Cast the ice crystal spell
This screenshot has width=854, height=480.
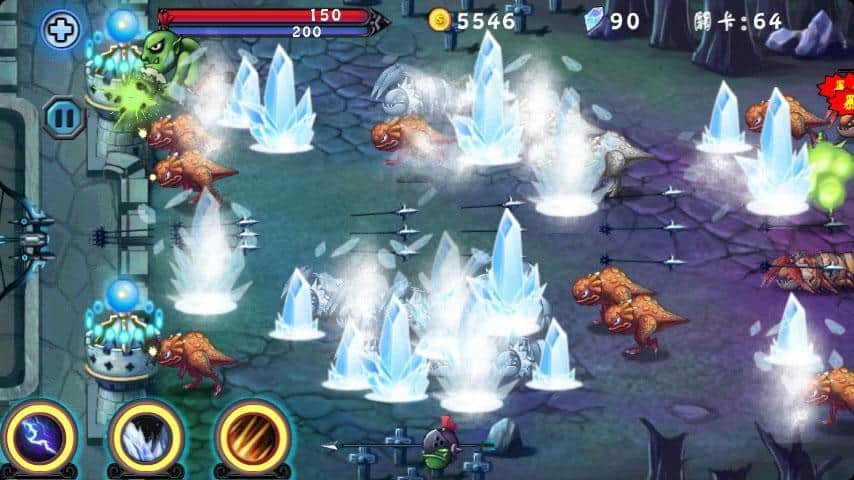point(146,439)
